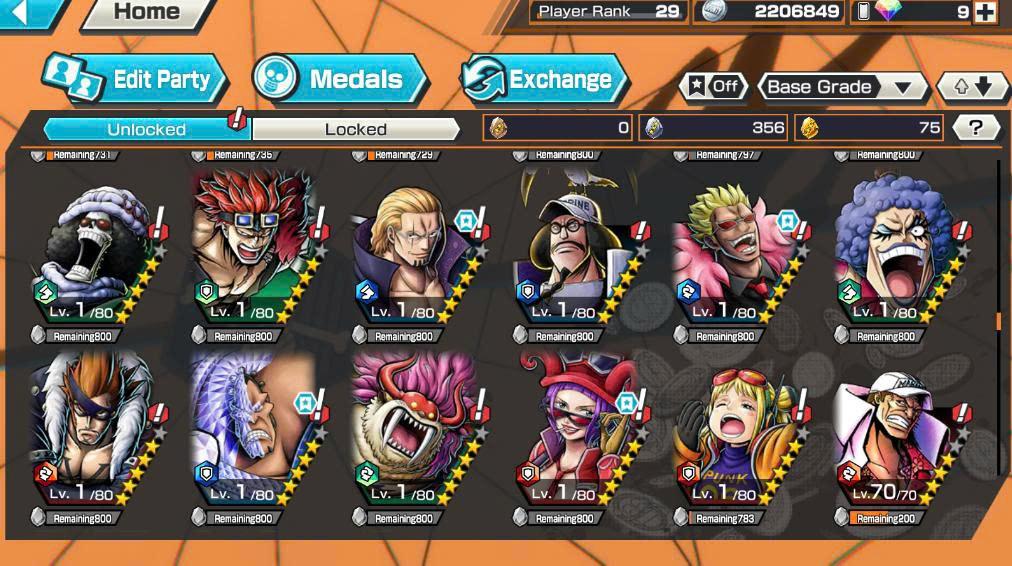The height and width of the screenshot is (566, 1012).
Task: Add more rainbow diamonds with plus button
Action: click(985, 12)
